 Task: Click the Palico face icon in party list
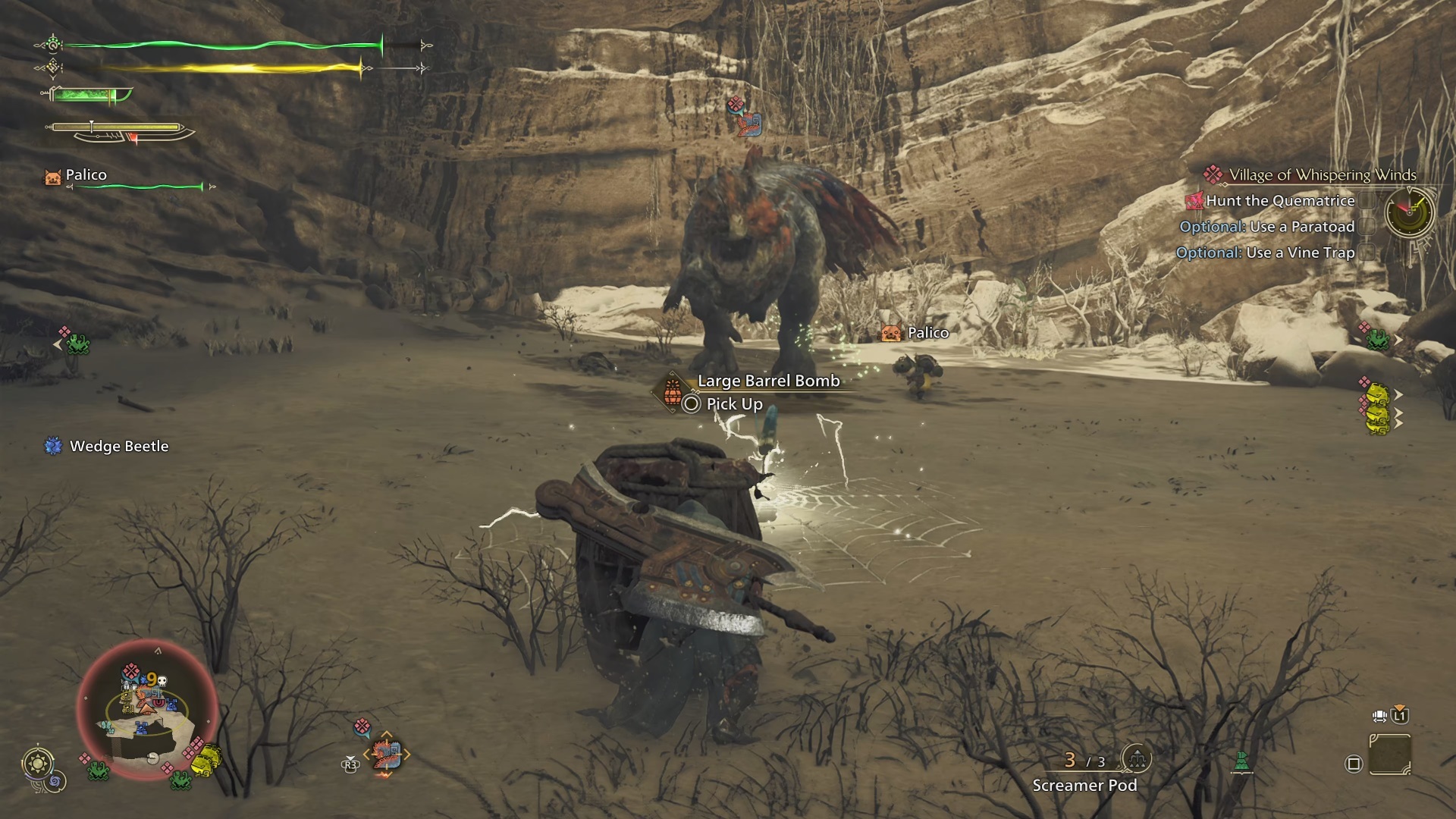pyautogui.click(x=52, y=175)
